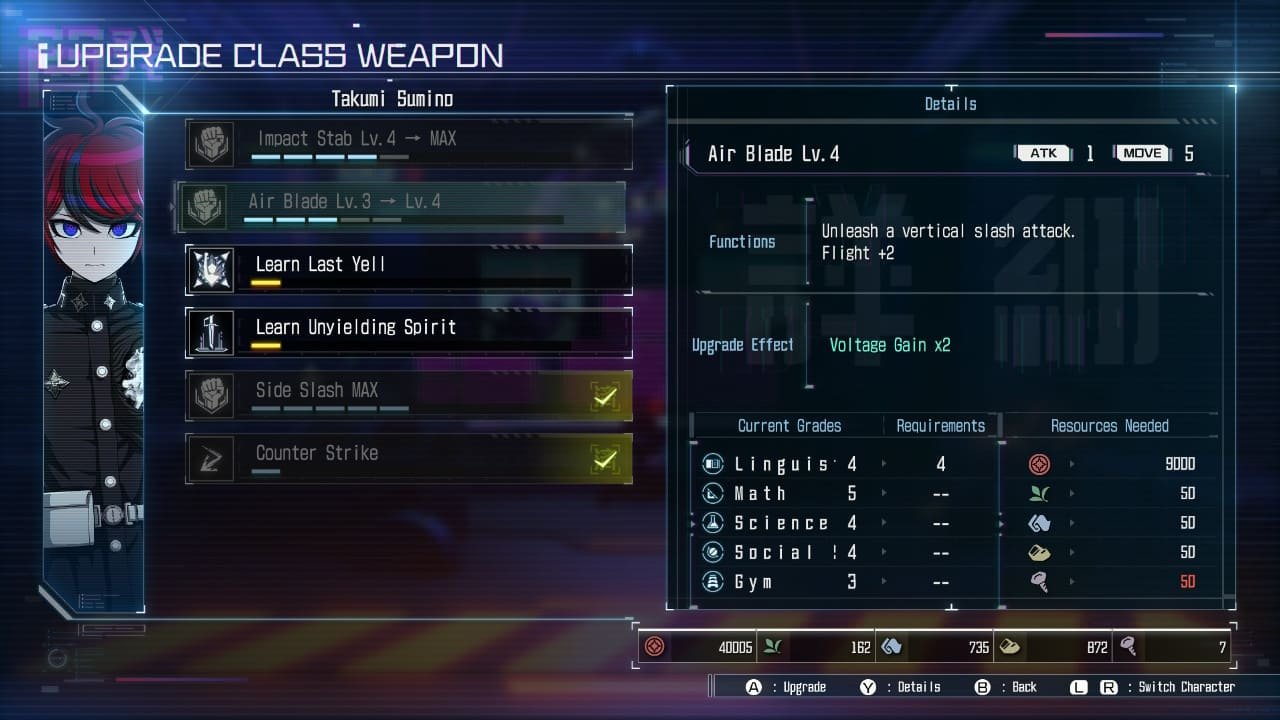
Task: Switch to the Details panel header
Action: (x=949, y=103)
